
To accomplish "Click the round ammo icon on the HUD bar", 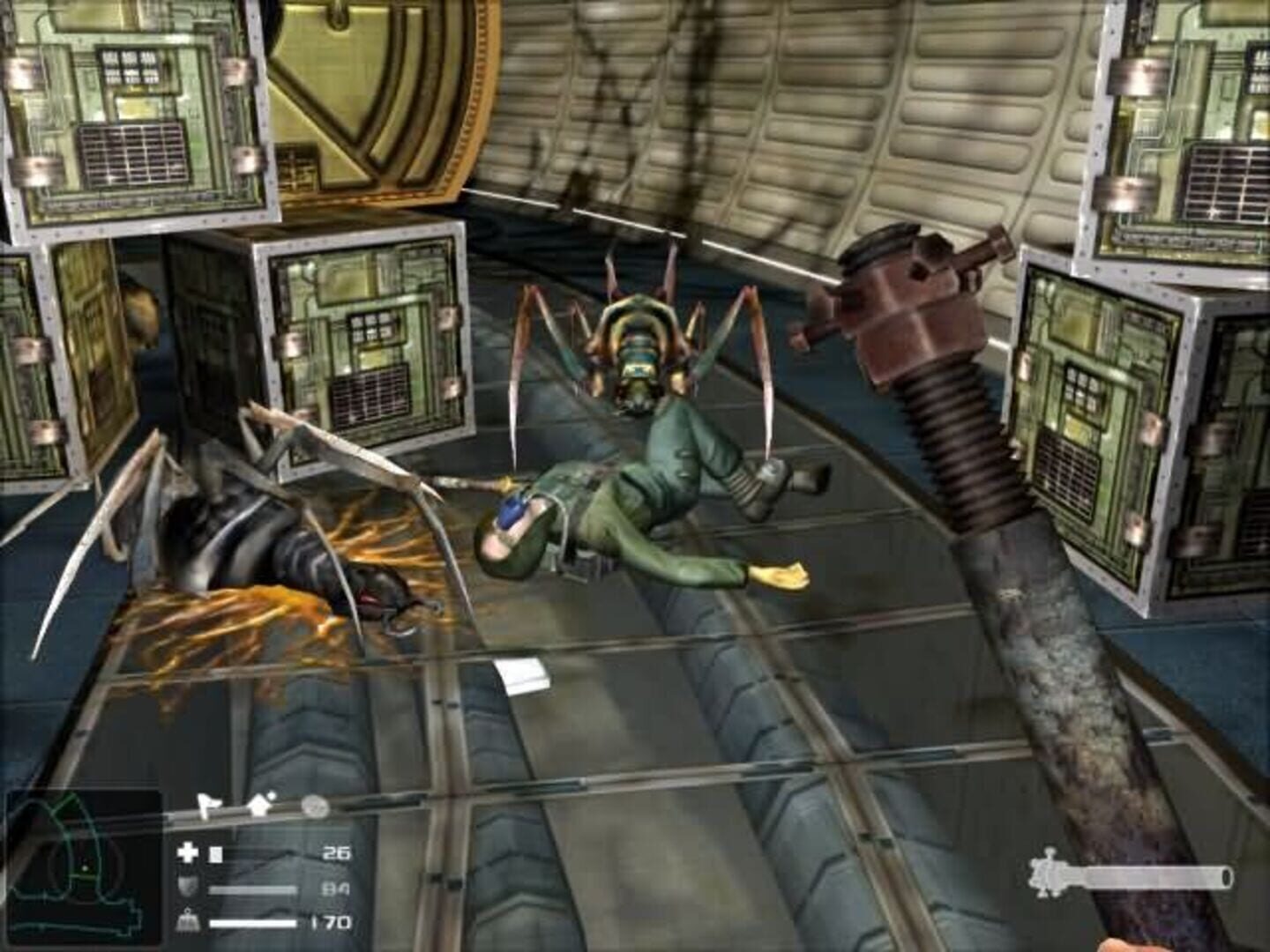I will tap(315, 805).
